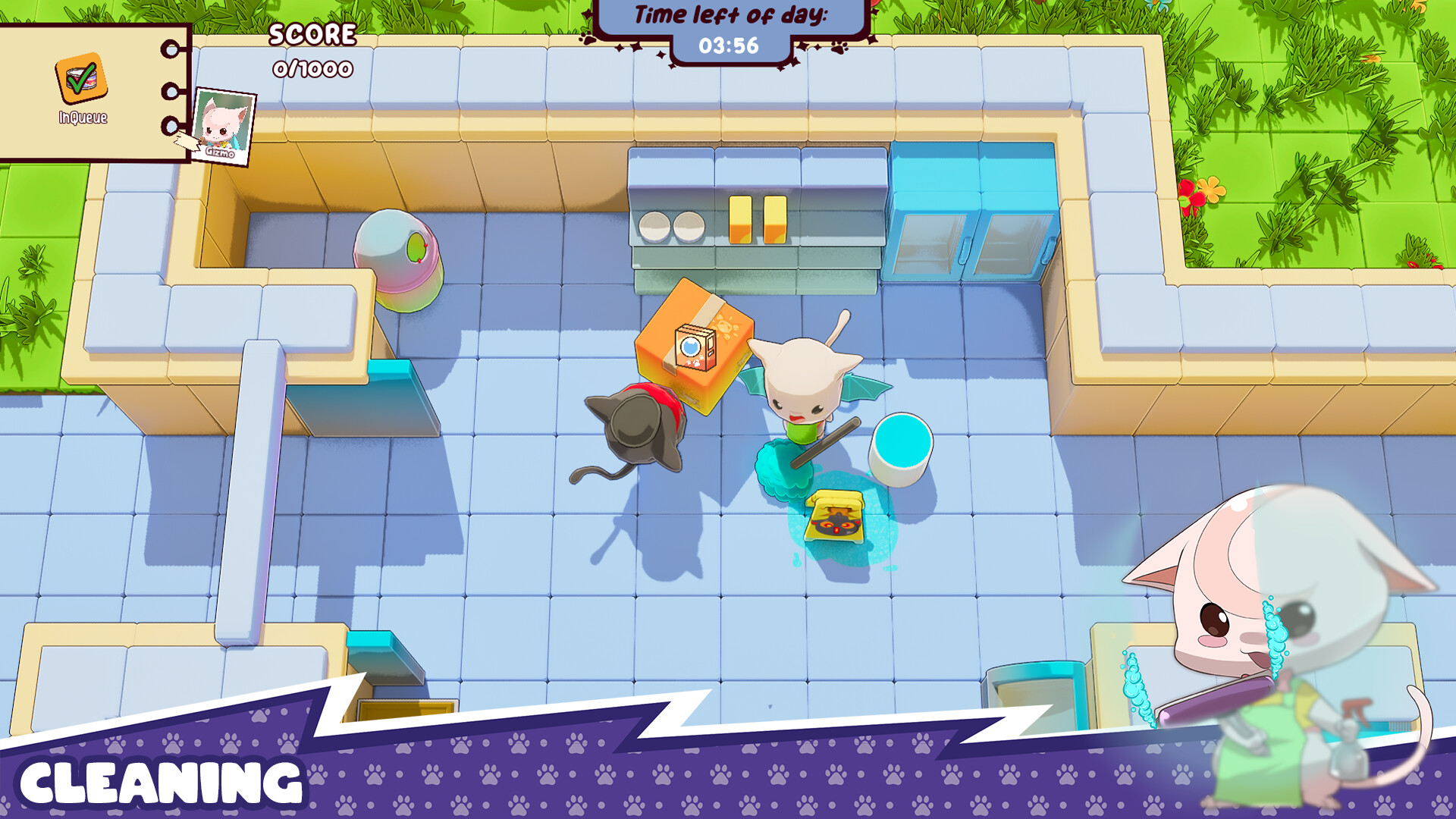Click the 0/1000 score progress display
The height and width of the screenshot is (819, 1456).
pos(312,68)
